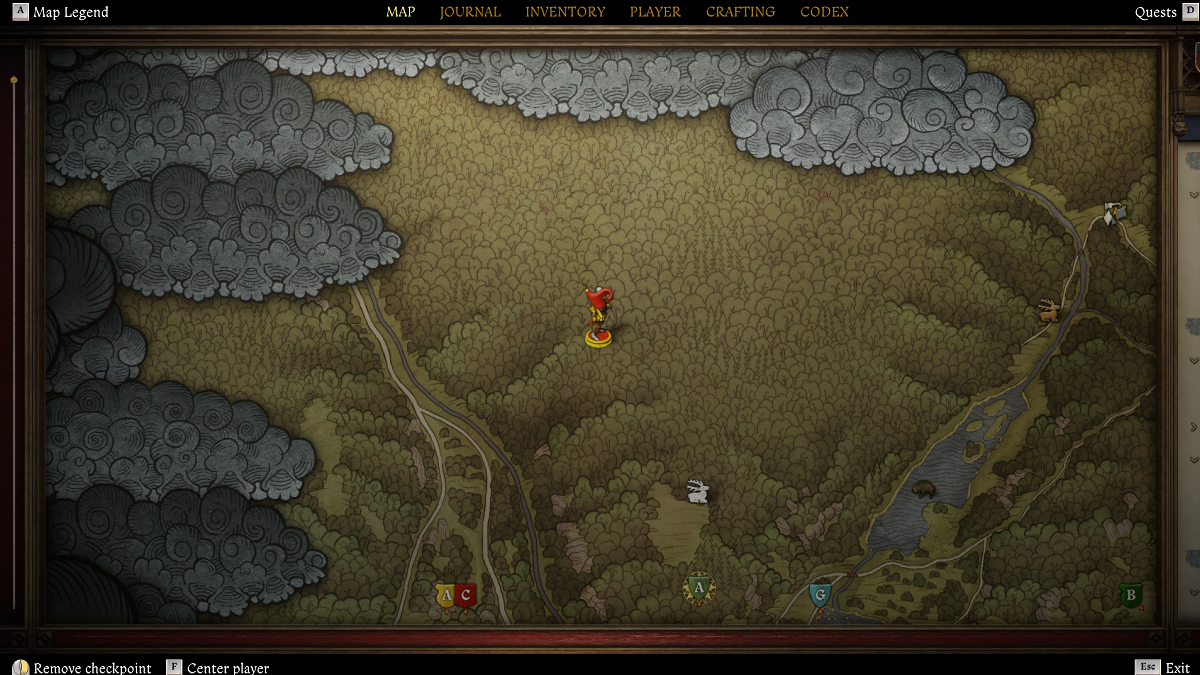Open the Codex tab
1200x675 pixels.
[825, 12]
